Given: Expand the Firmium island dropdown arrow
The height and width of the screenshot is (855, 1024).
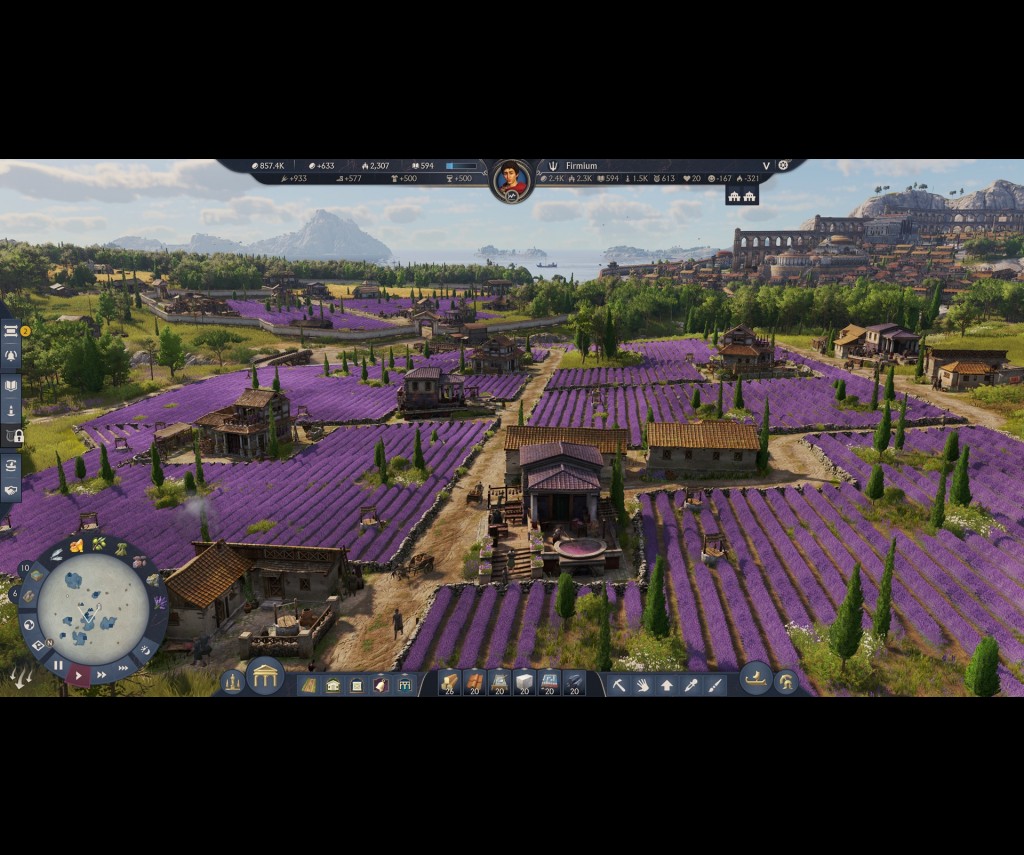Looking at the screenshot, I should tap(766, 166).
